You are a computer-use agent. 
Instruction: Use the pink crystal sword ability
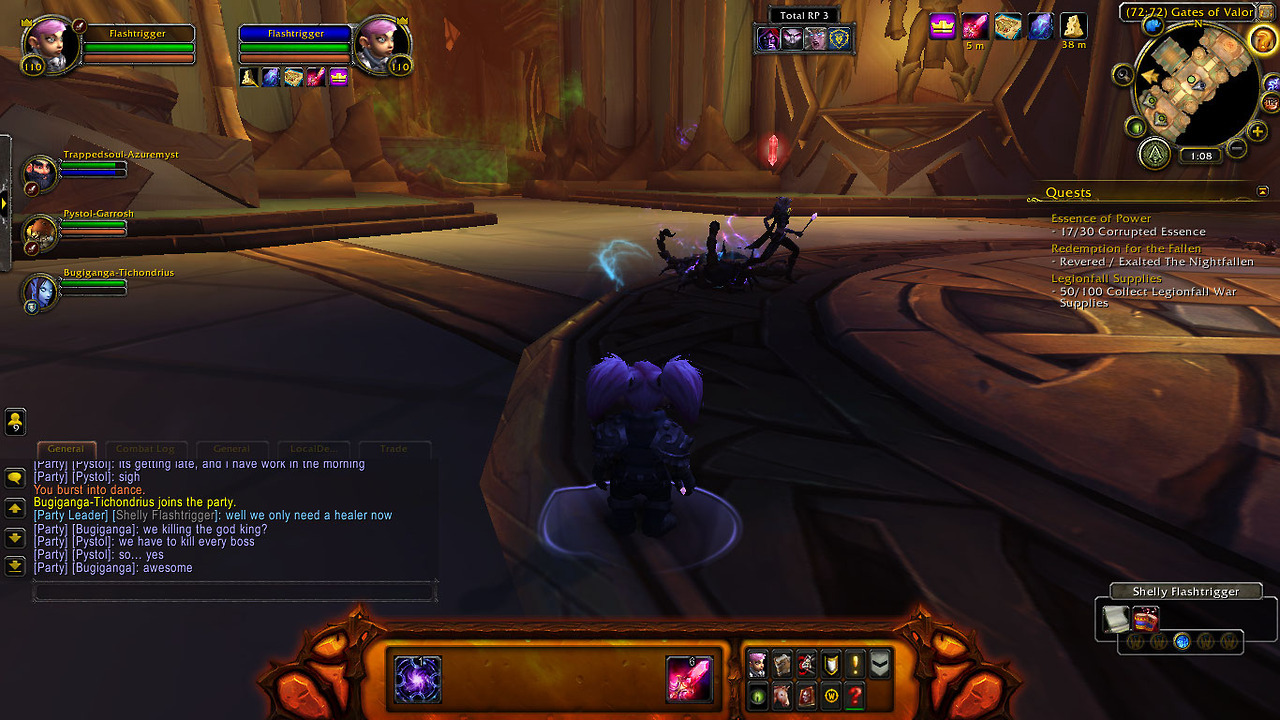[690, 679]
